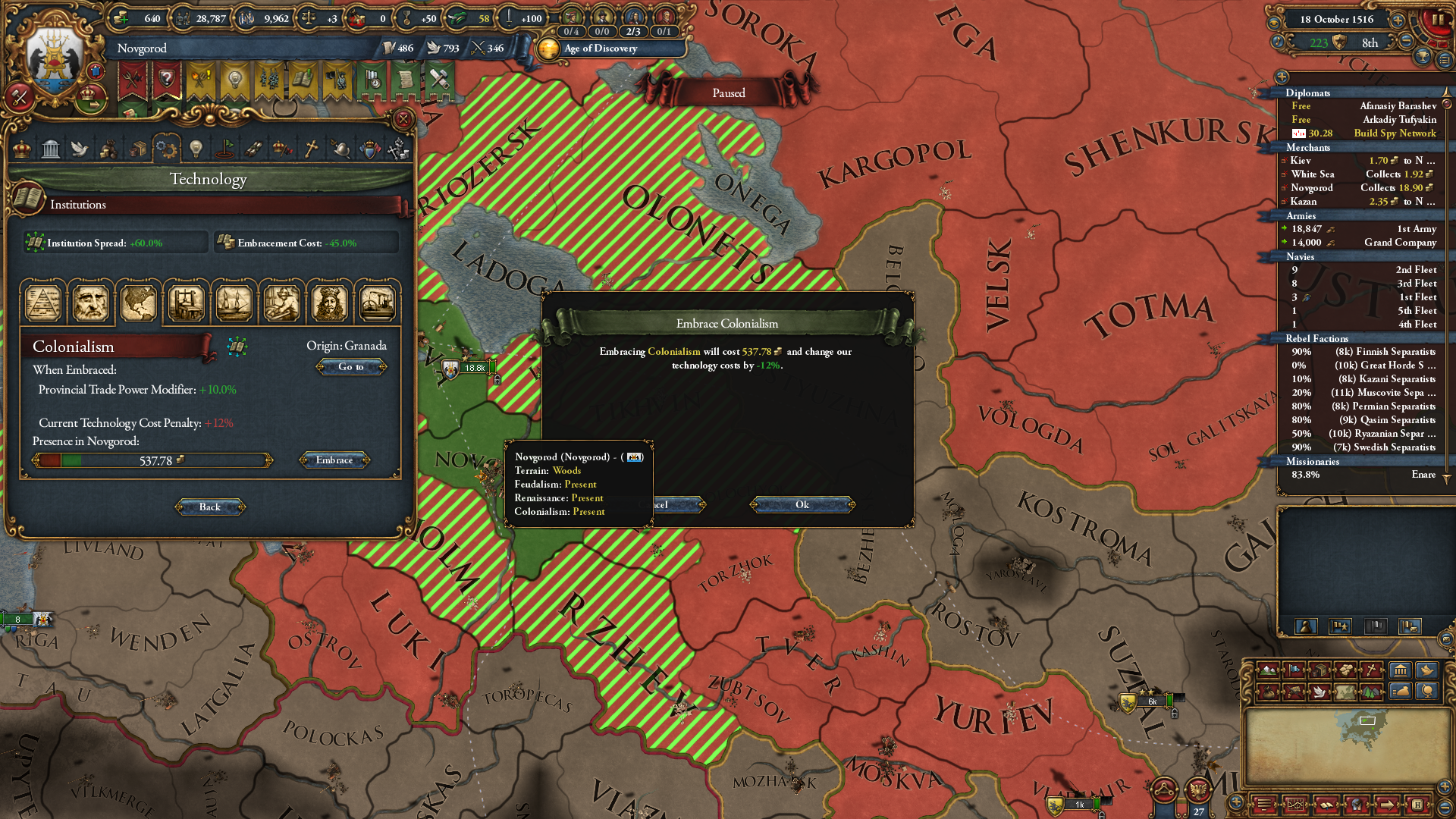Open the Enare missionary entry
Viewport: 1456px width, 819px height.
1363,475
